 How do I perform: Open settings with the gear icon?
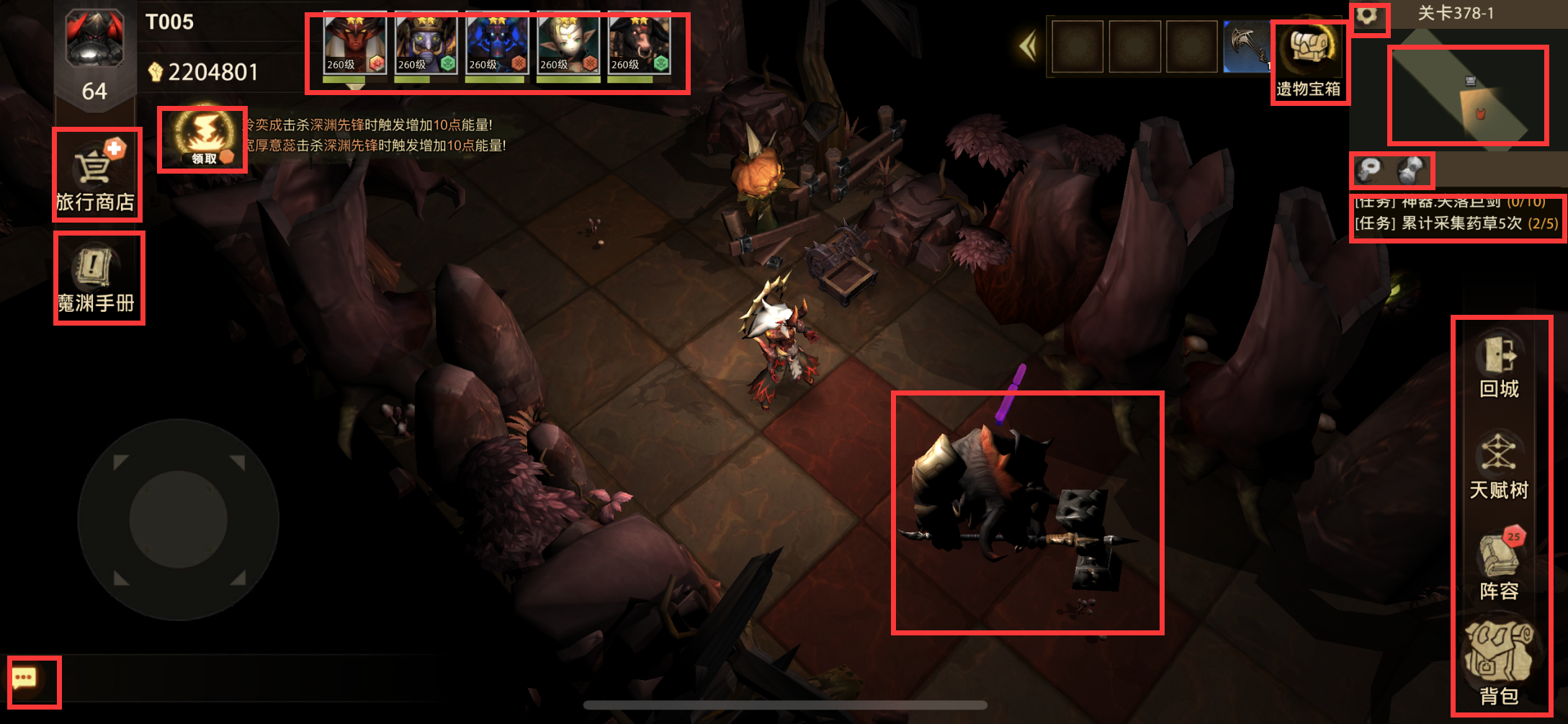coord(1368,16)
